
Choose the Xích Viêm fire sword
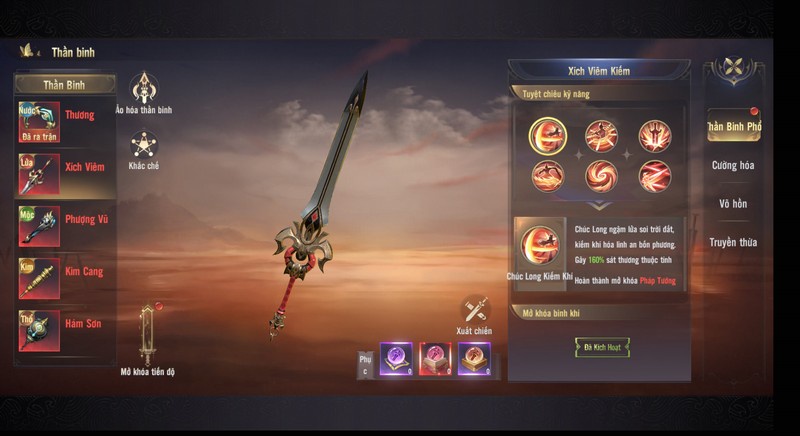pyautogui.click(x=63, y=172)
